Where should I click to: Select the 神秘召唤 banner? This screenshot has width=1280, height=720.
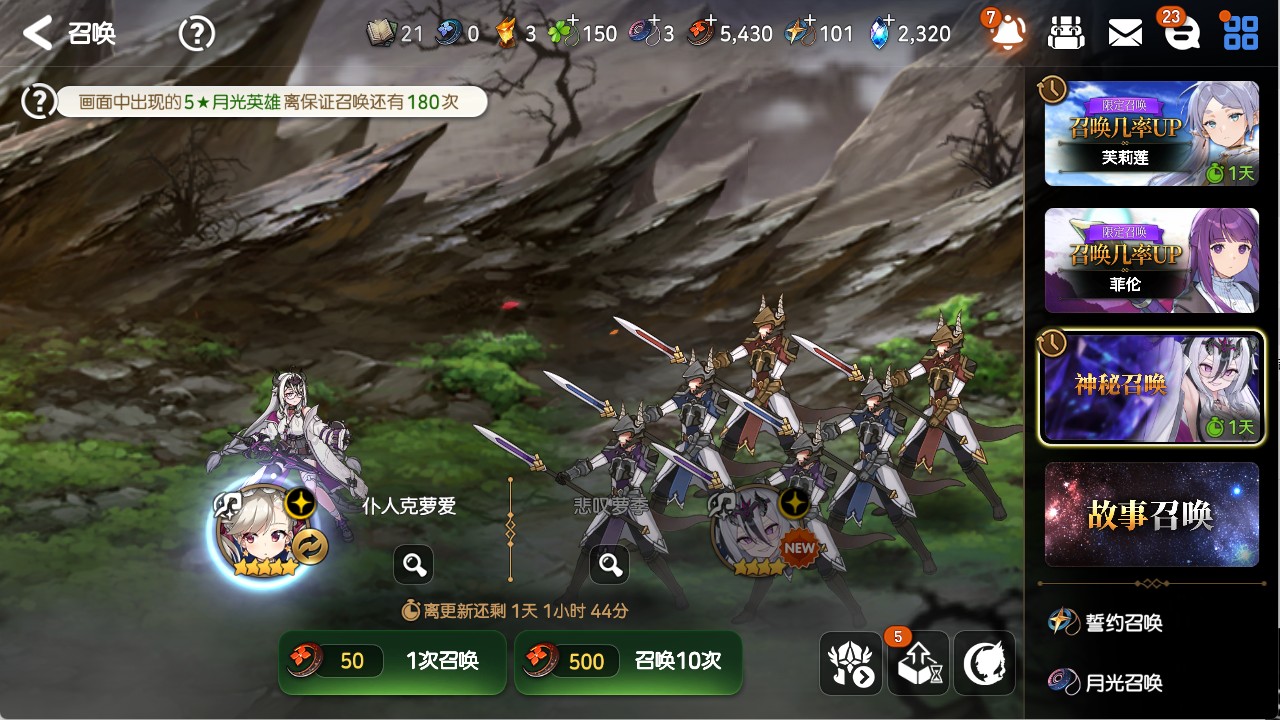click(x=1151, y=387)
